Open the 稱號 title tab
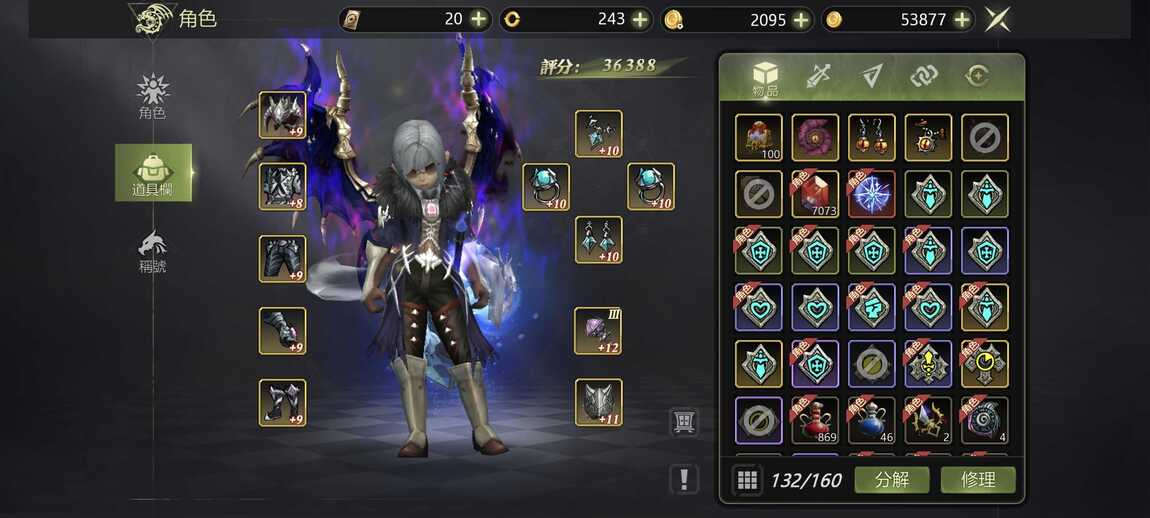This screenshot has width=1150, height=518. pos(153,251)
